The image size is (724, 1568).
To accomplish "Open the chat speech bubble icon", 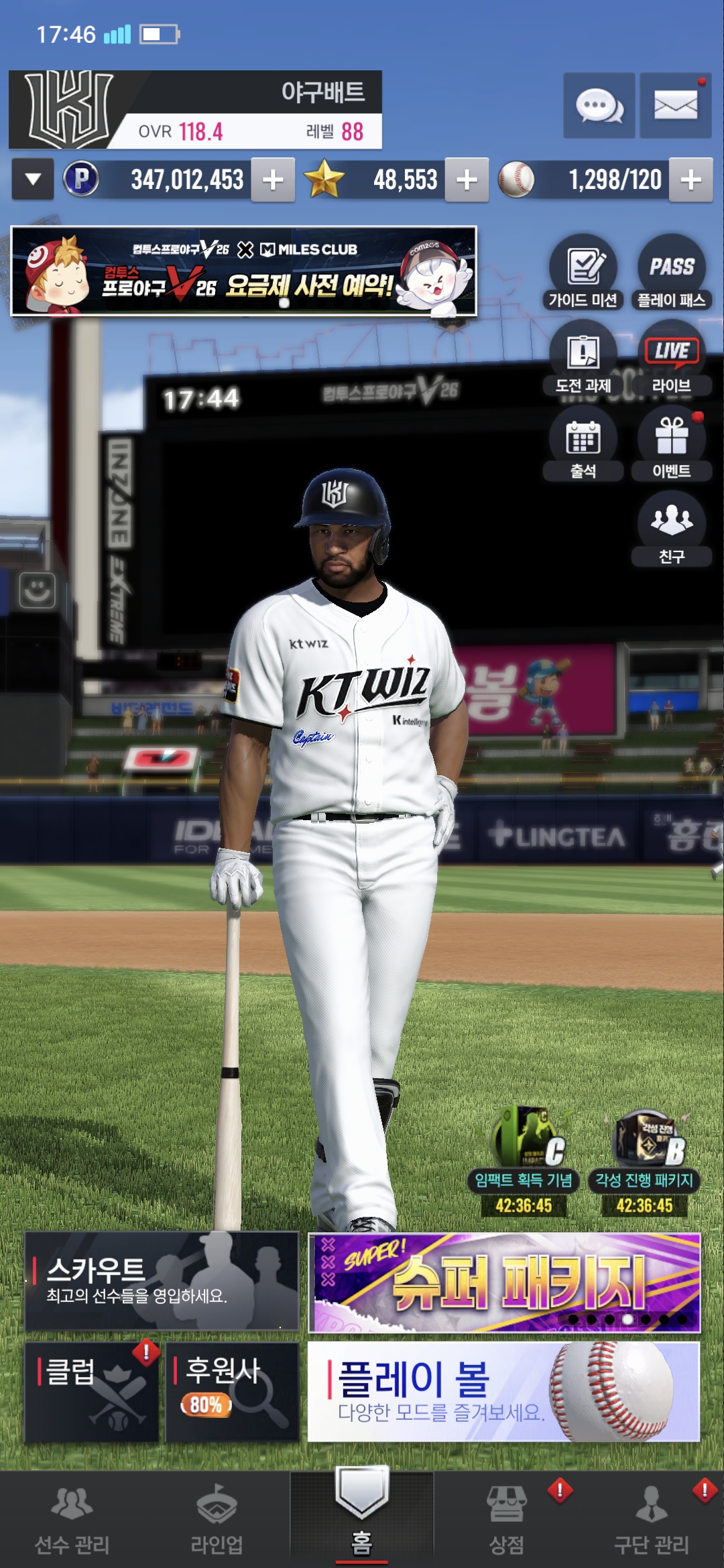I will (x=599, y=106).
